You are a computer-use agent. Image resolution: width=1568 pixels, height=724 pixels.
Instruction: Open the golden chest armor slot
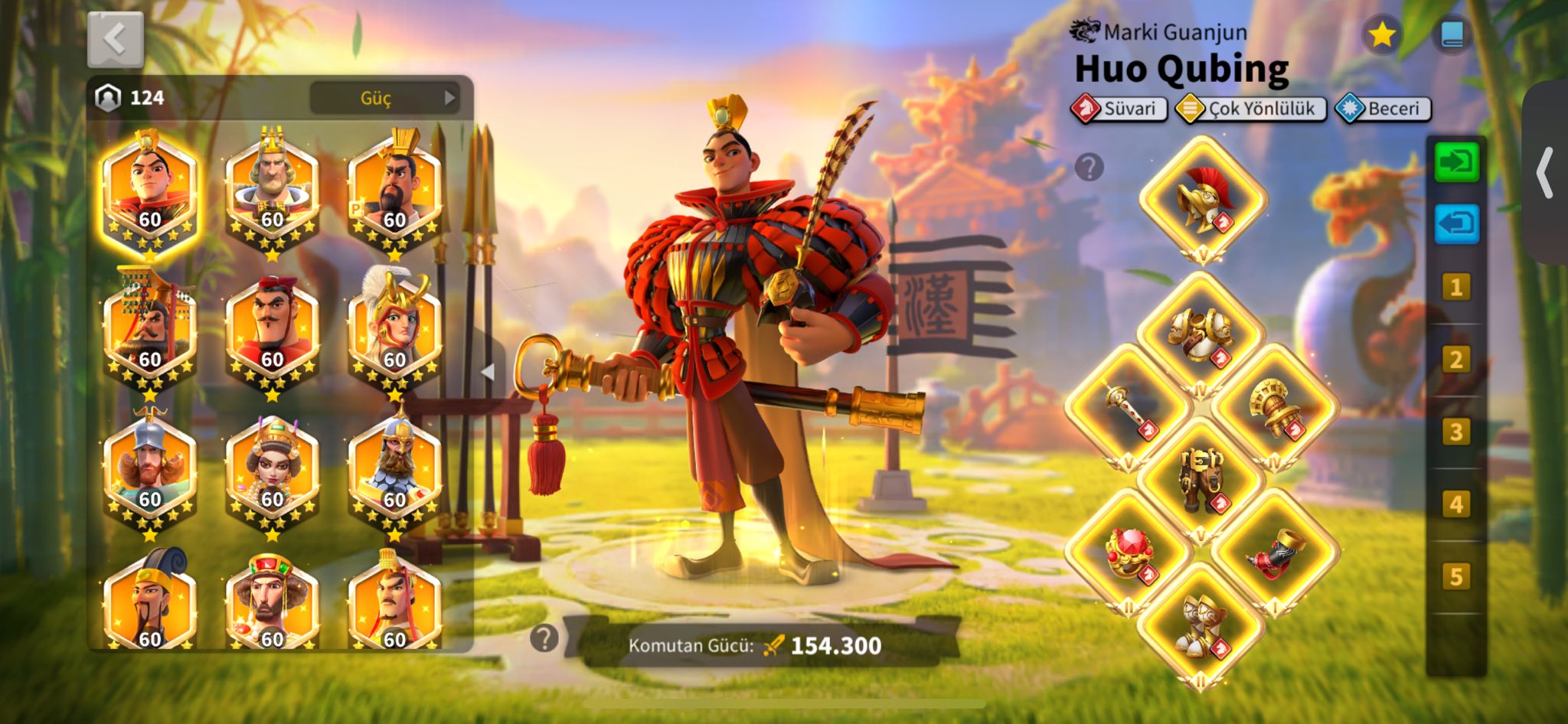(x=1200, y=335)
